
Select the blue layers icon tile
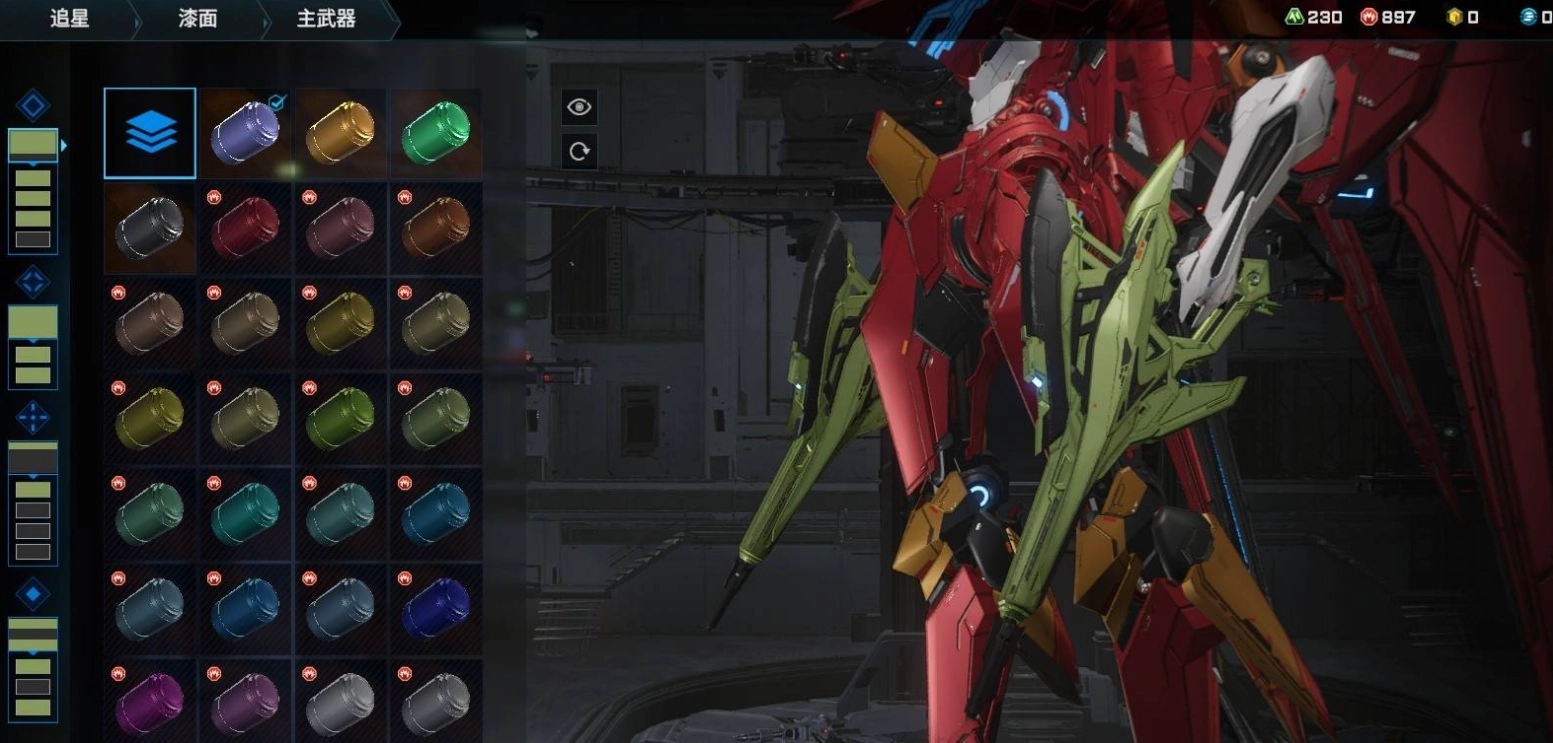[x=150, y=133]
